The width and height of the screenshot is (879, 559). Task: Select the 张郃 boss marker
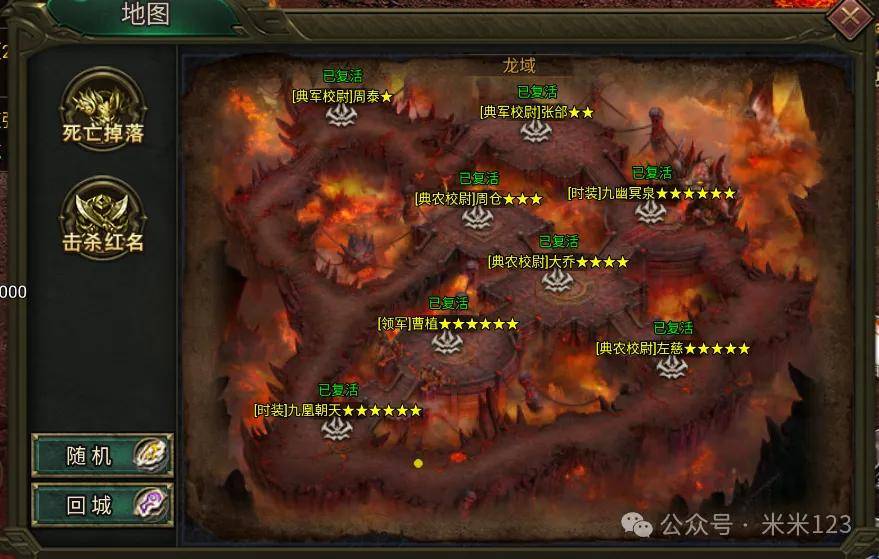pos(536,130)
